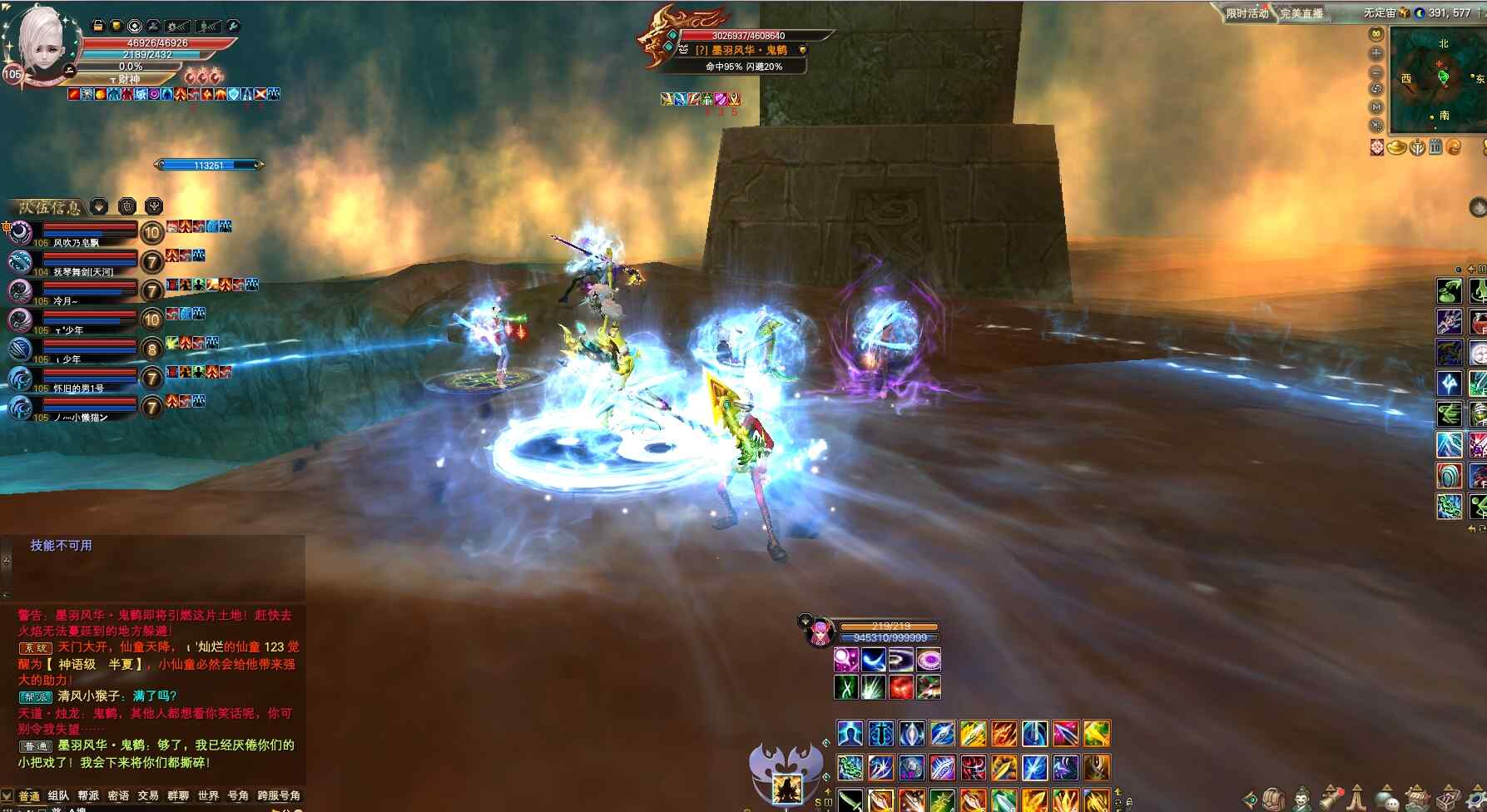Click the pet portrait with pink hair

[x=820, y=632]
